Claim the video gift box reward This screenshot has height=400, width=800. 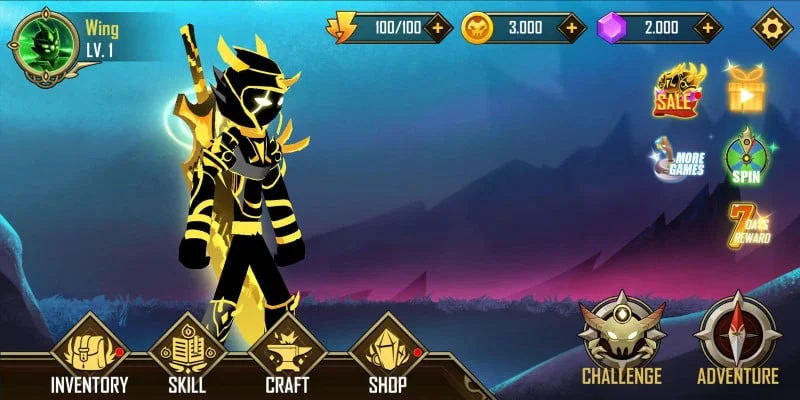[x=743, y=90]
